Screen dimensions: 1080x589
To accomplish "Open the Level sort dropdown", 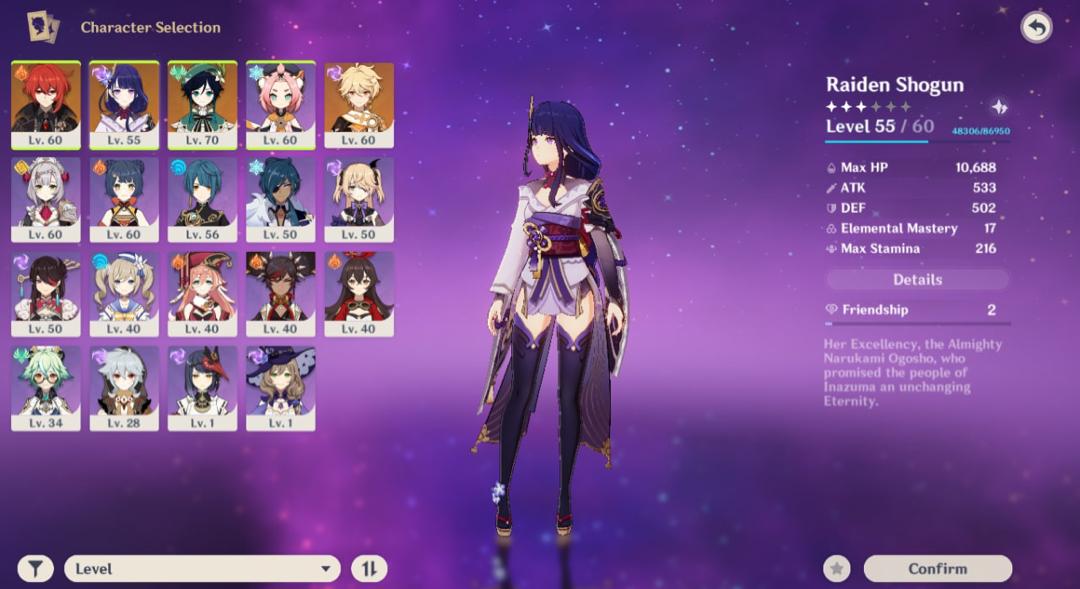I will pos(202,569).
